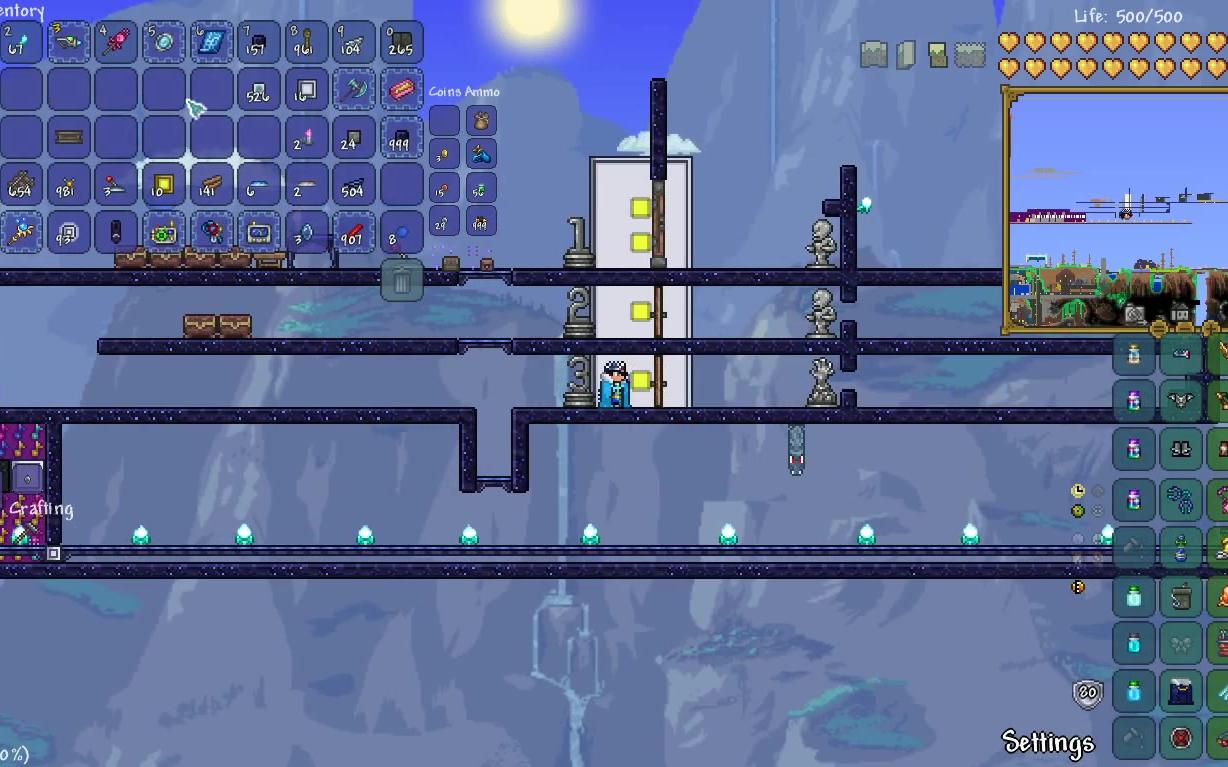Click the trash can slot
Image resolution: width=1228 pixels, height=767 pixels.
402,280
